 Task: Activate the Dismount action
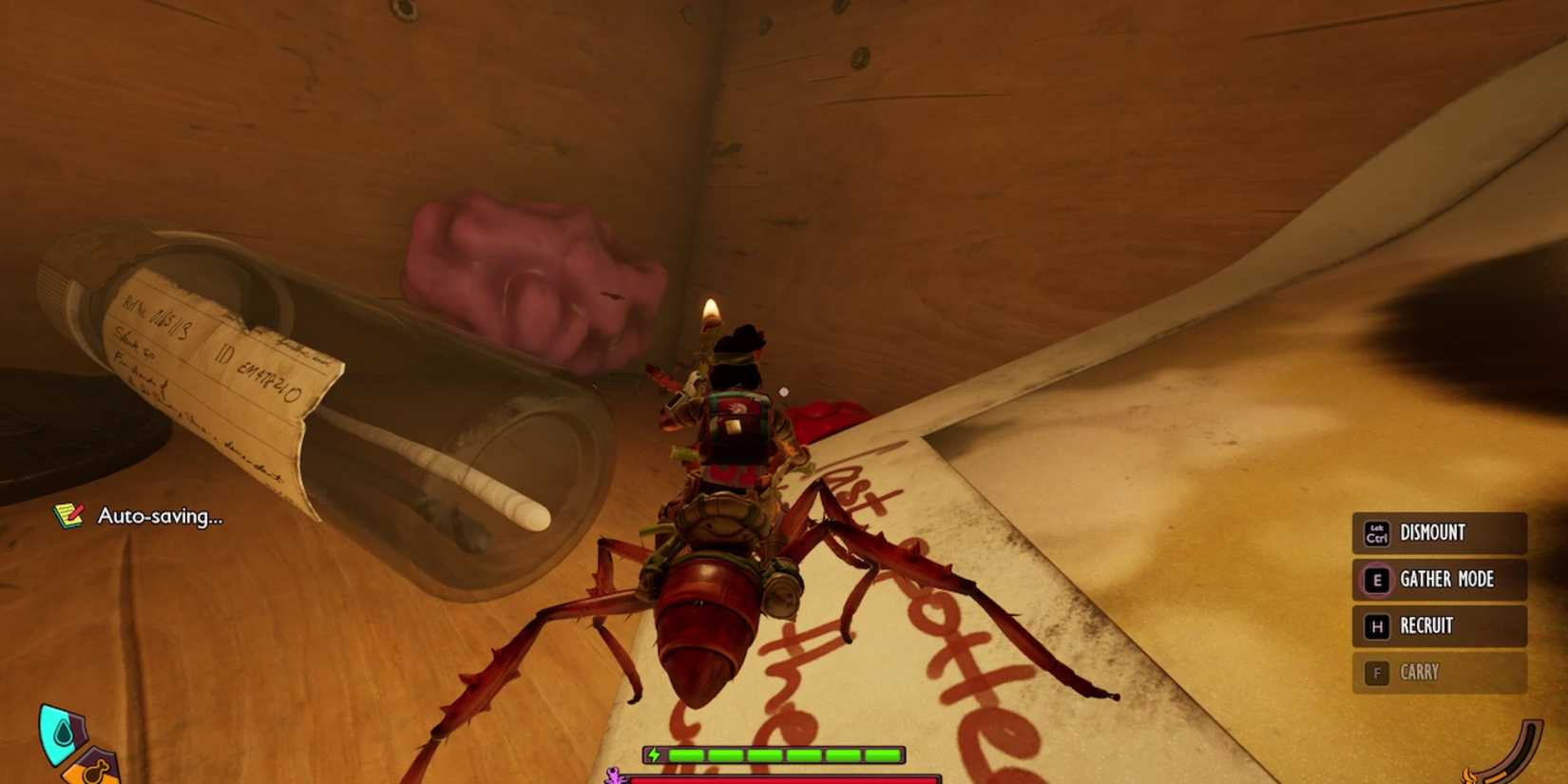coord(1432,533)
